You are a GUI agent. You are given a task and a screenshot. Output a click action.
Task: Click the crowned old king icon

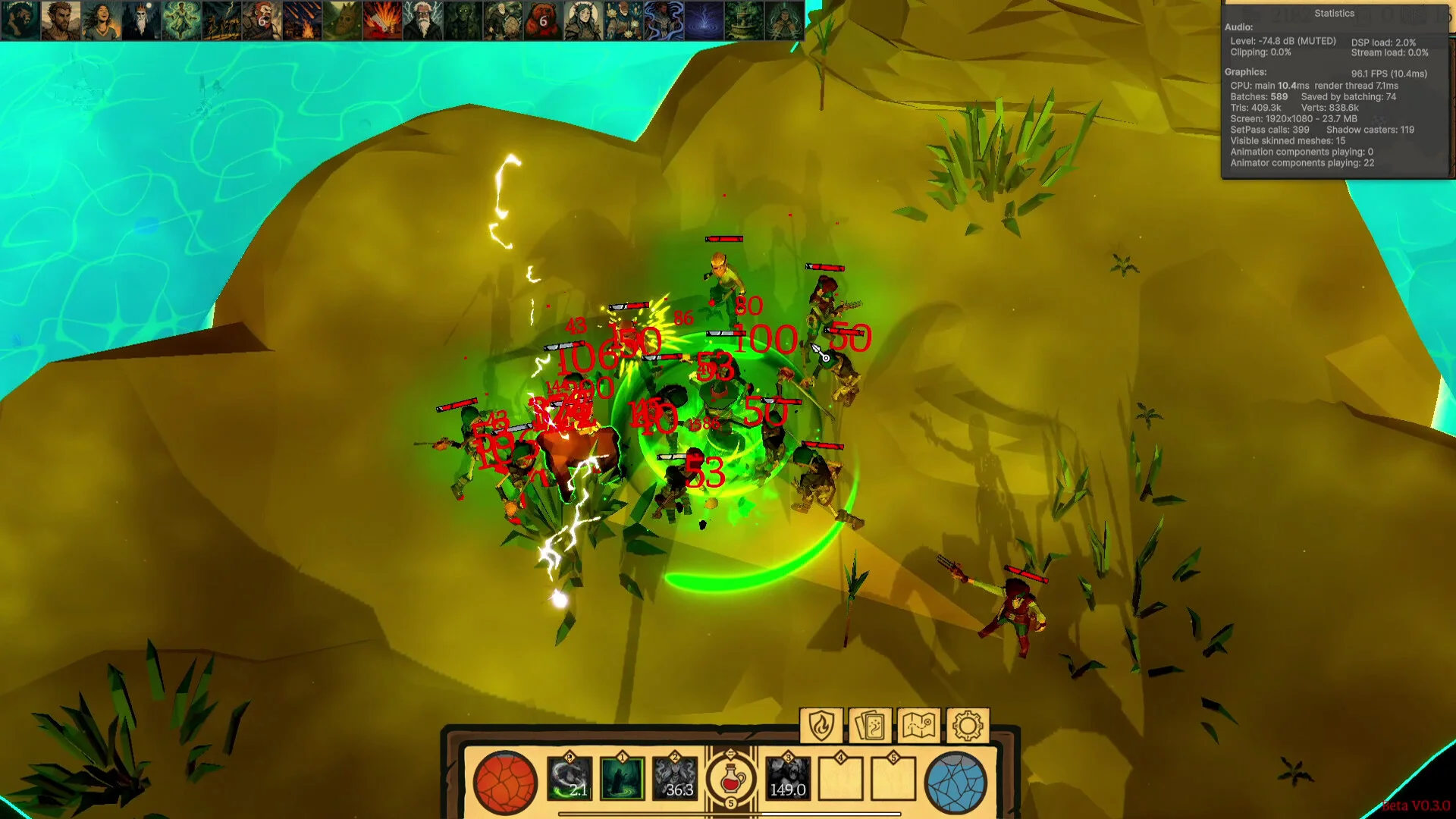point(141,20)
